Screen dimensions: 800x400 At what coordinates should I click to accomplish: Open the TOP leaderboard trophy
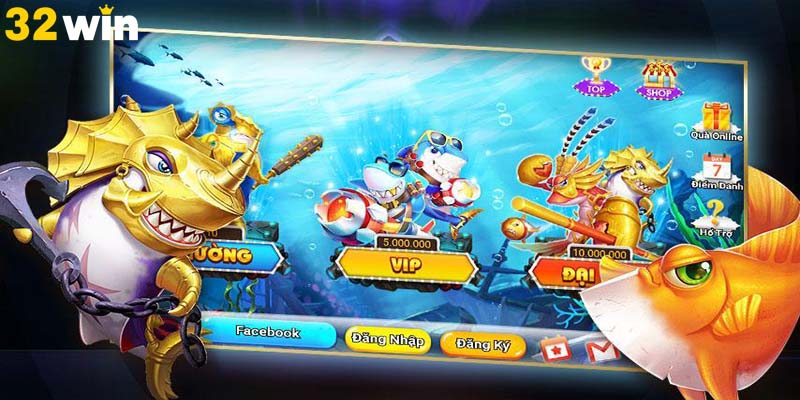pyautogui.click(x=597, y=75)
